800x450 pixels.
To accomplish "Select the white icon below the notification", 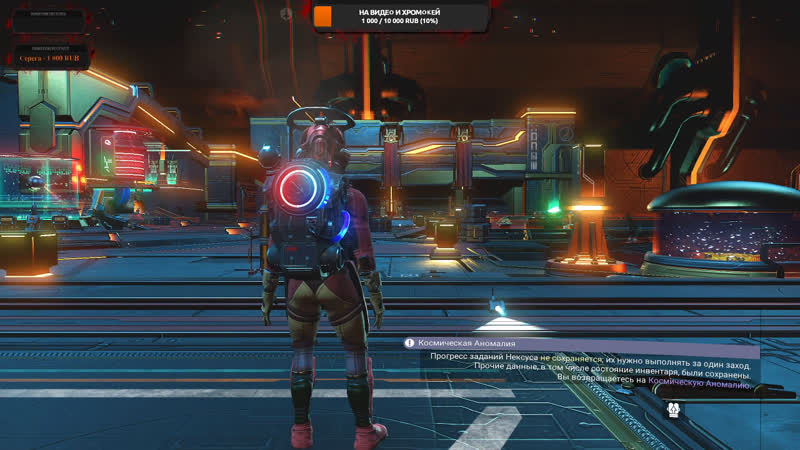I will pos(674,410).
